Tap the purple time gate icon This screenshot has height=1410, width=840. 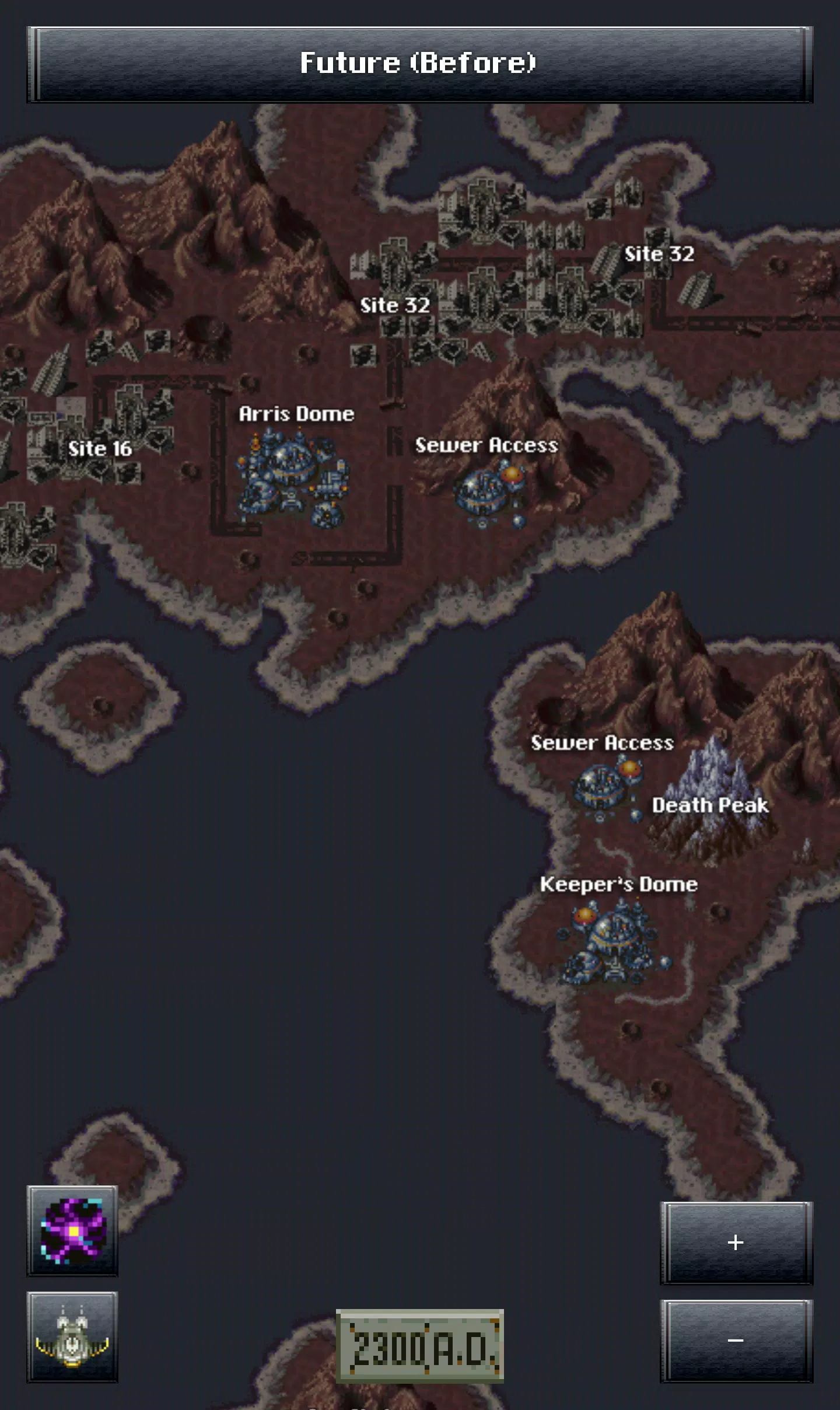point(72,1230)
